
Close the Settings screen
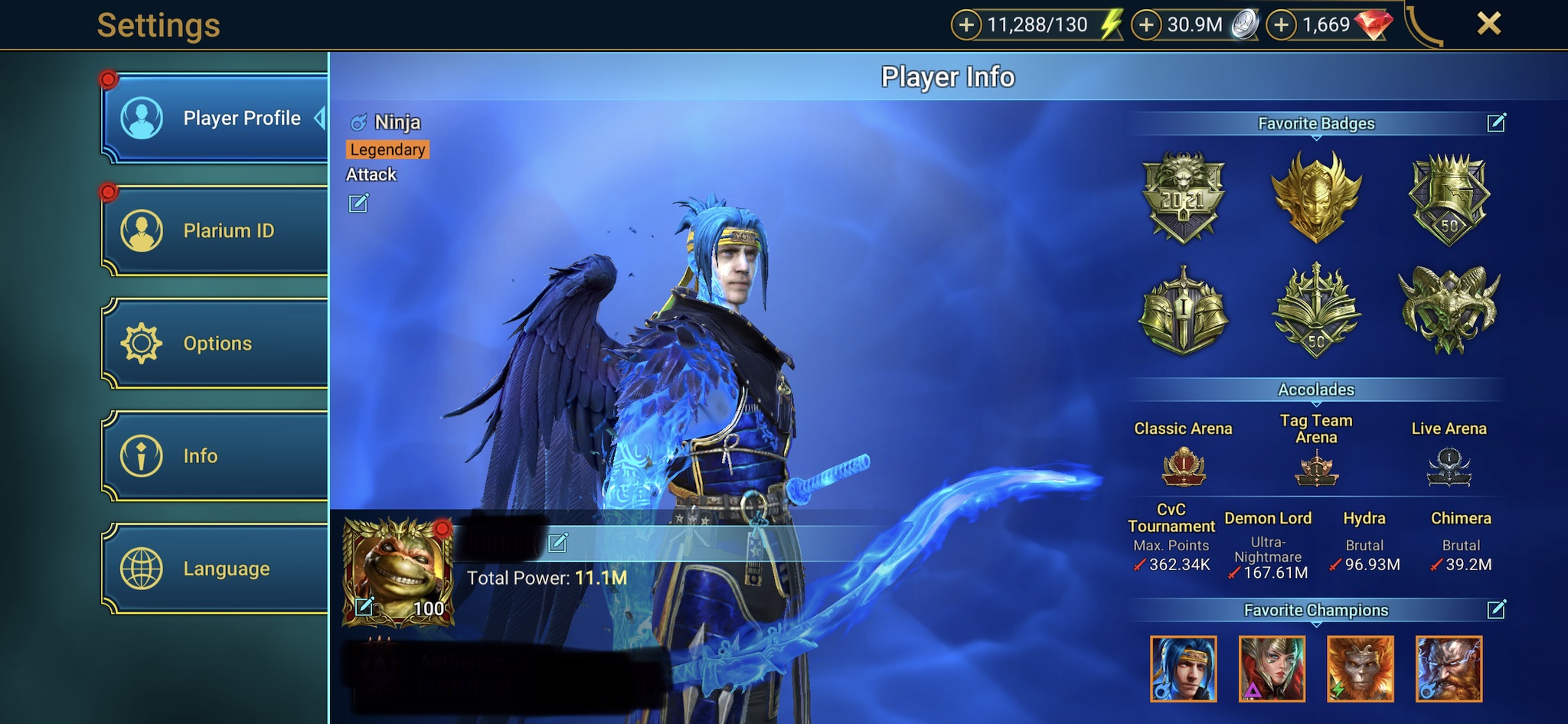point(1488,24)
